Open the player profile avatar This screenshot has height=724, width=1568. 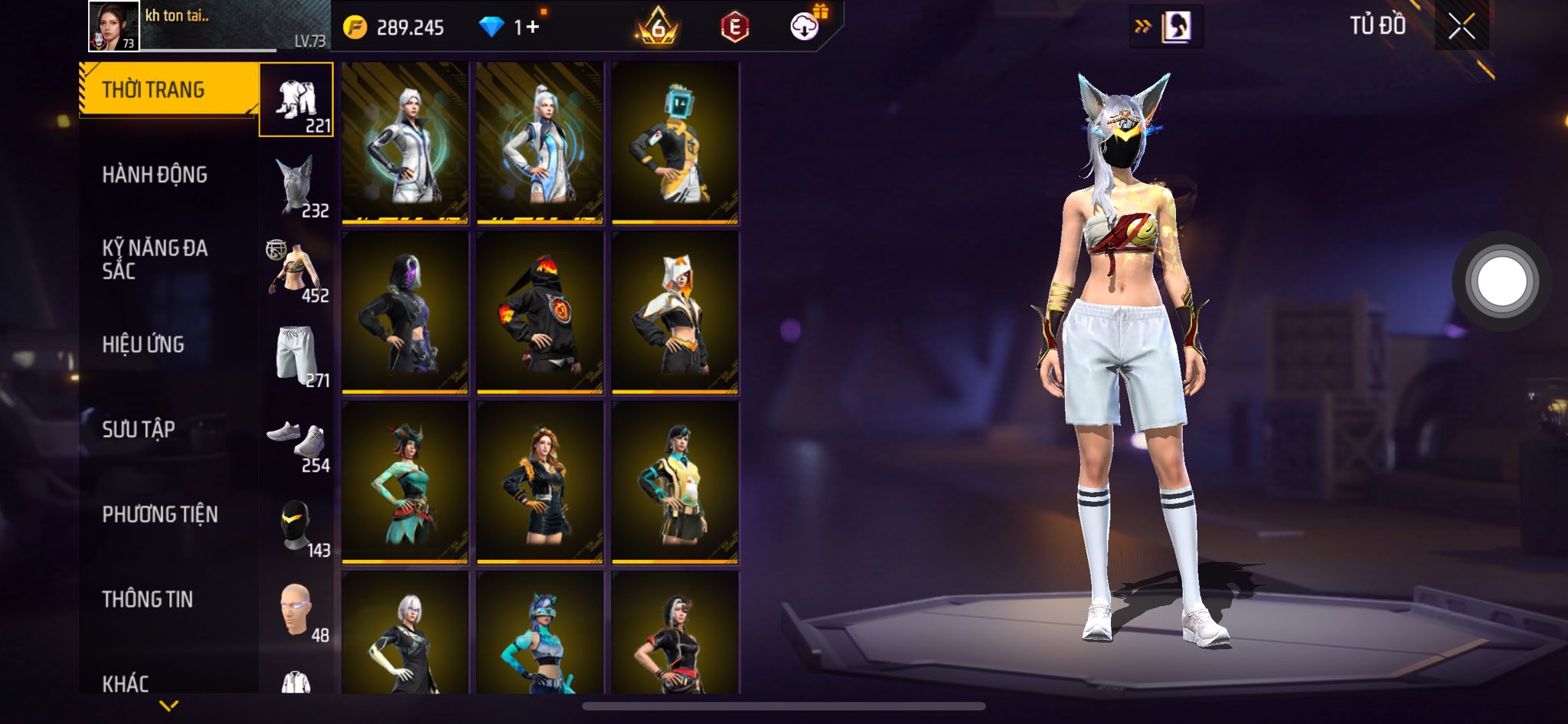click(x=114, y=26)
